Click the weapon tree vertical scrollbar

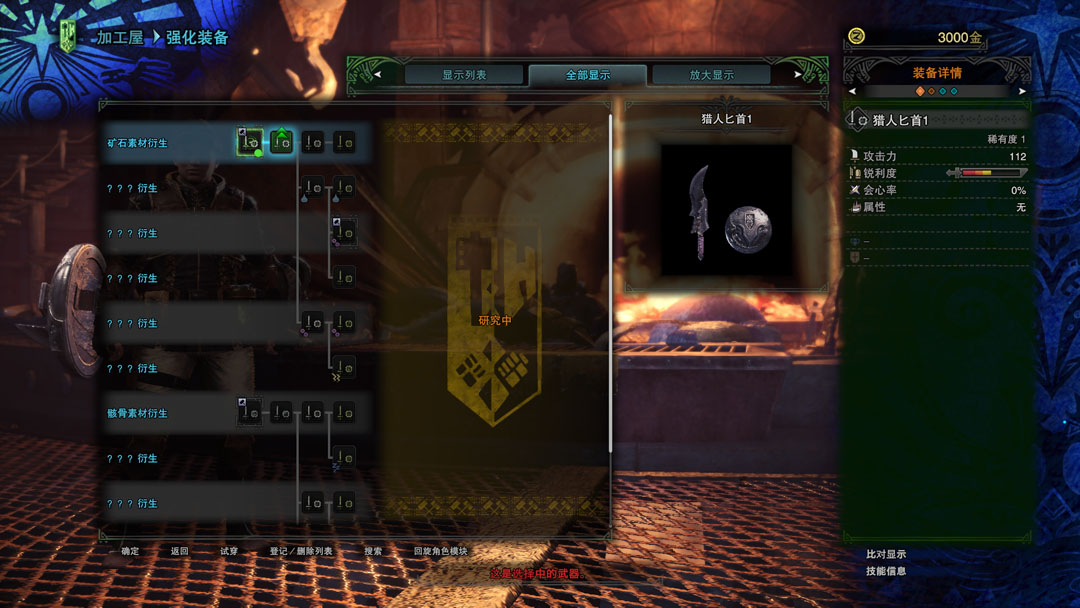click(611, 280)
